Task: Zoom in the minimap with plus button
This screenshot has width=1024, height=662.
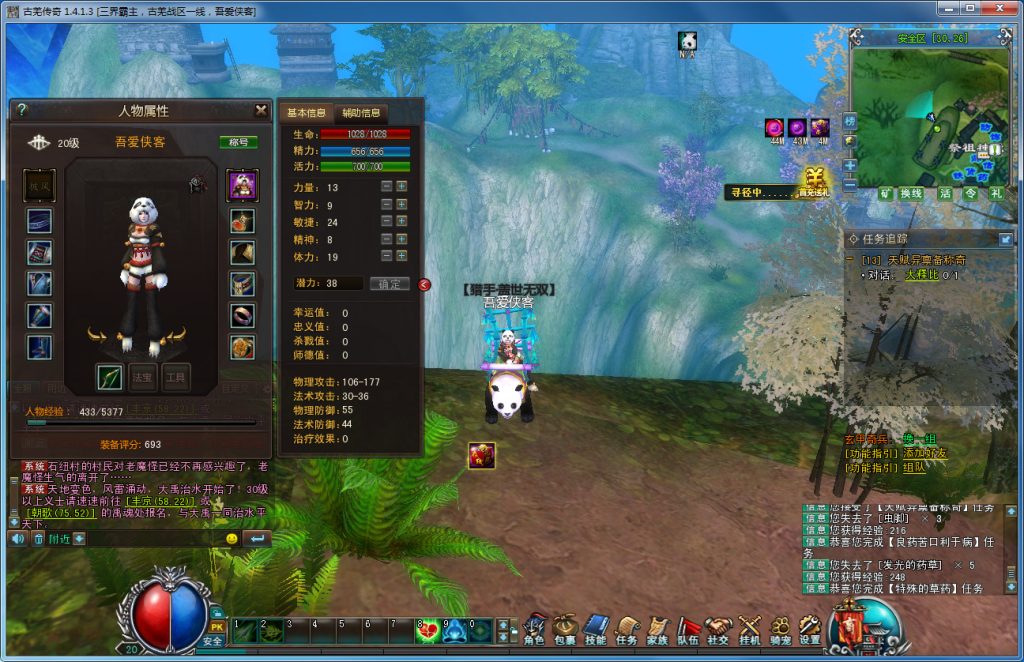Action: coord(850,166)
